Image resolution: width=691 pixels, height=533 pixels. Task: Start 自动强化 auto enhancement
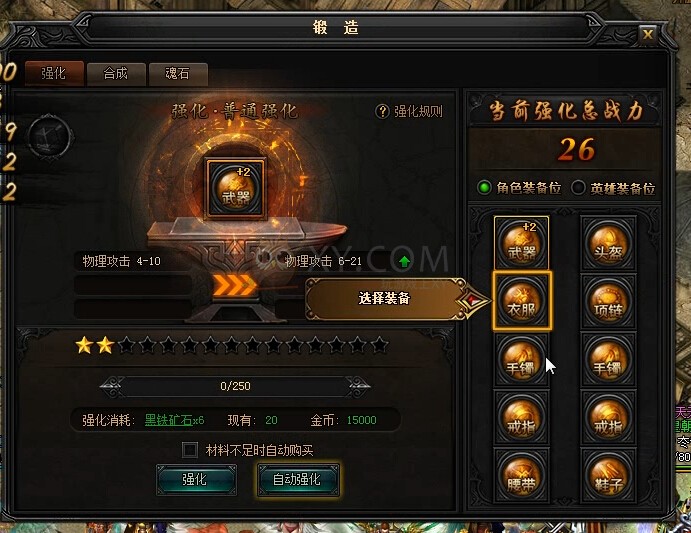tap(298, 479)
